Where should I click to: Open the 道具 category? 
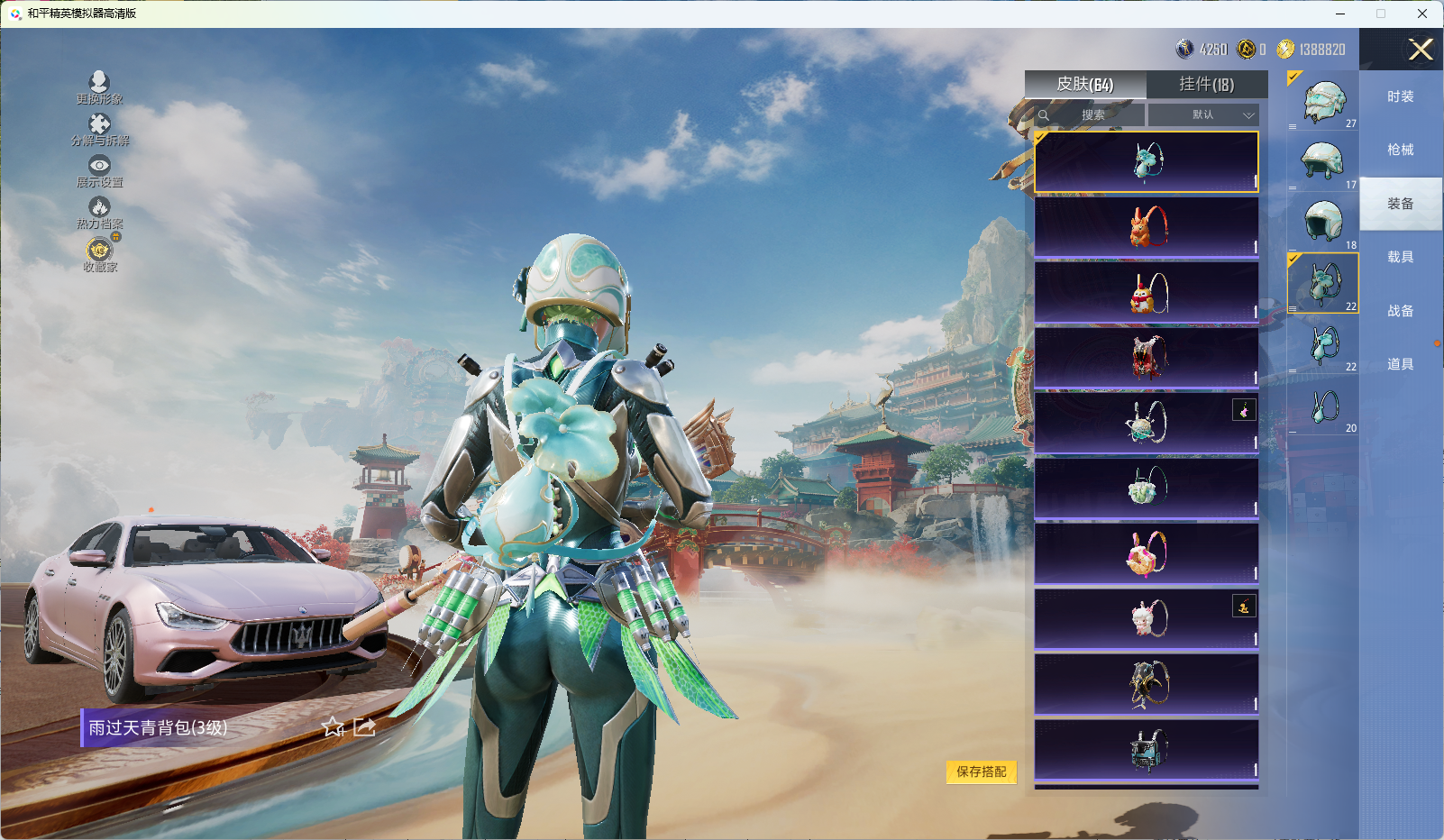click(1400, 364)
